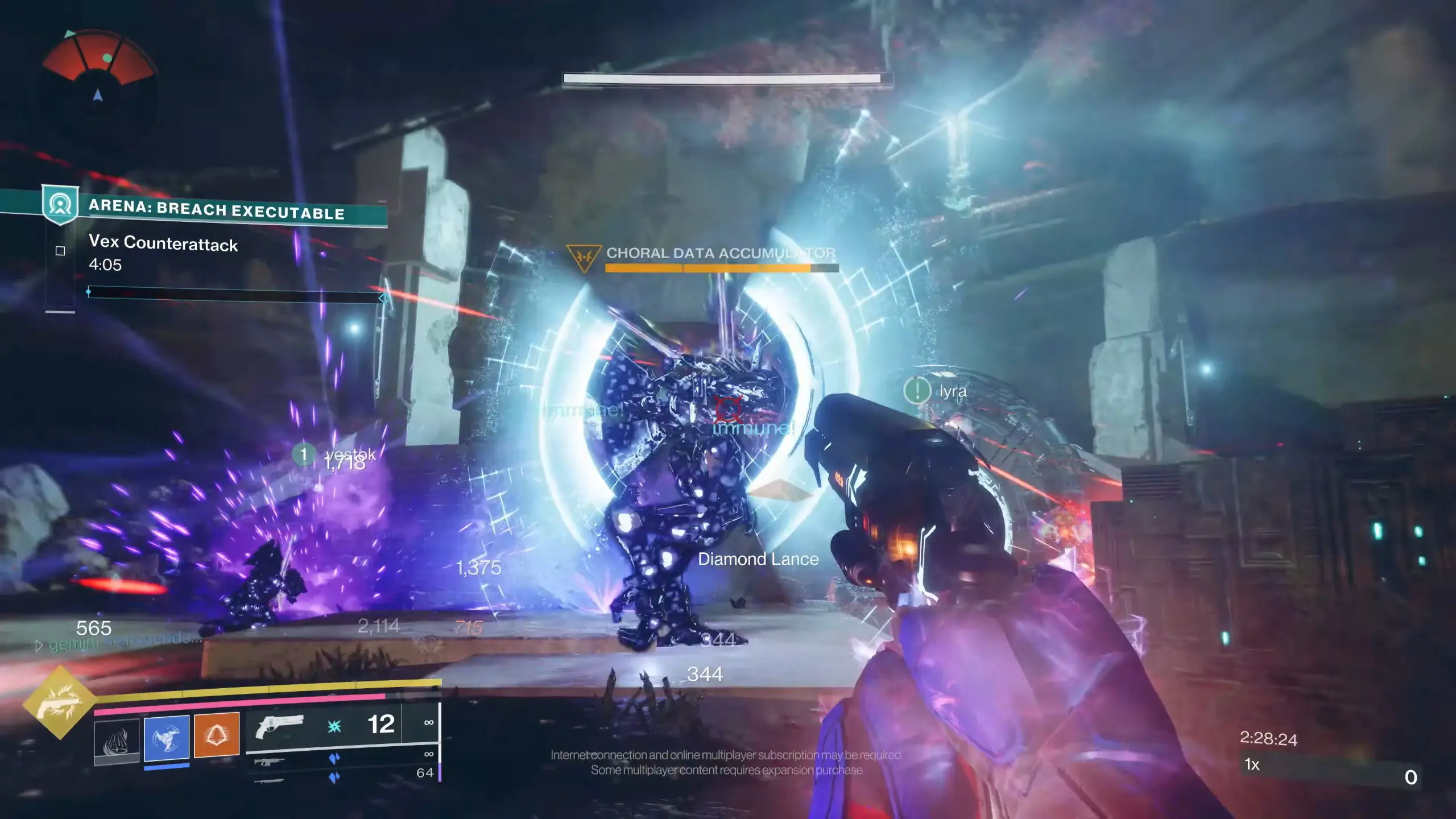Select the equipped hand cannon weapon slot

(279, 725)
